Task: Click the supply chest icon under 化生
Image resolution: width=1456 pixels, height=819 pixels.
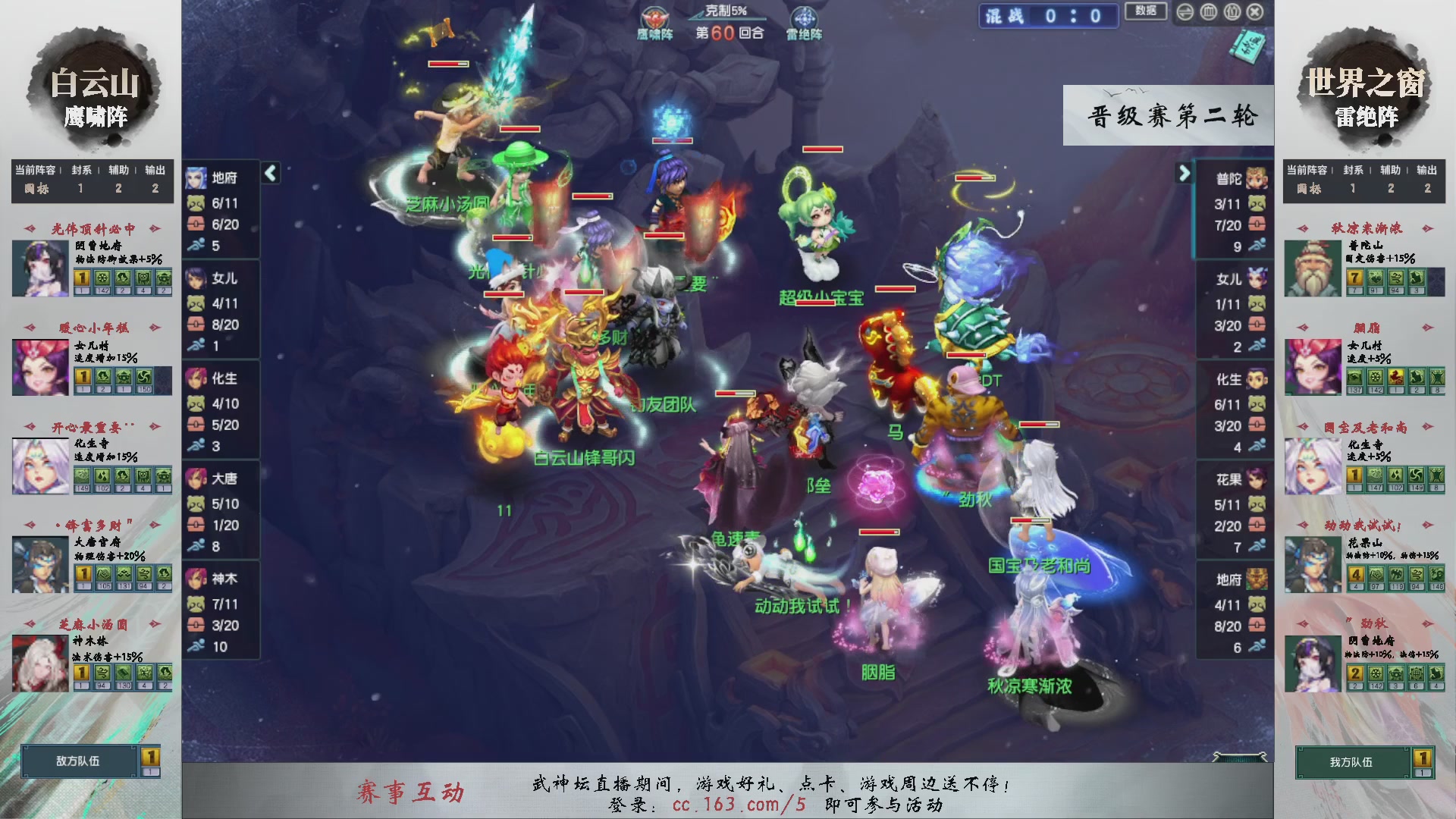Action: coord(196,425)
